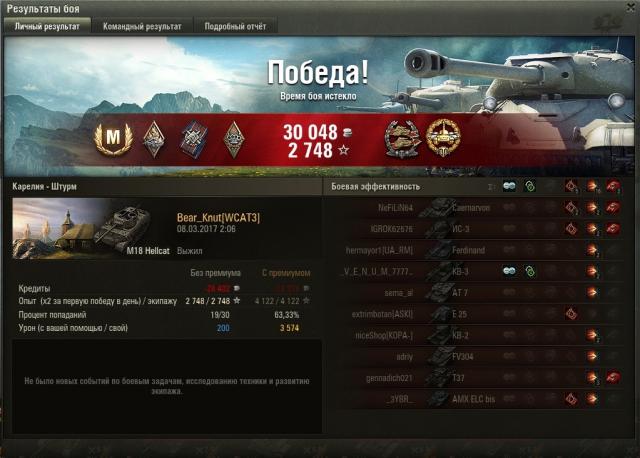Pick the gennadich021 T37 row

click(x=472, y=377)
